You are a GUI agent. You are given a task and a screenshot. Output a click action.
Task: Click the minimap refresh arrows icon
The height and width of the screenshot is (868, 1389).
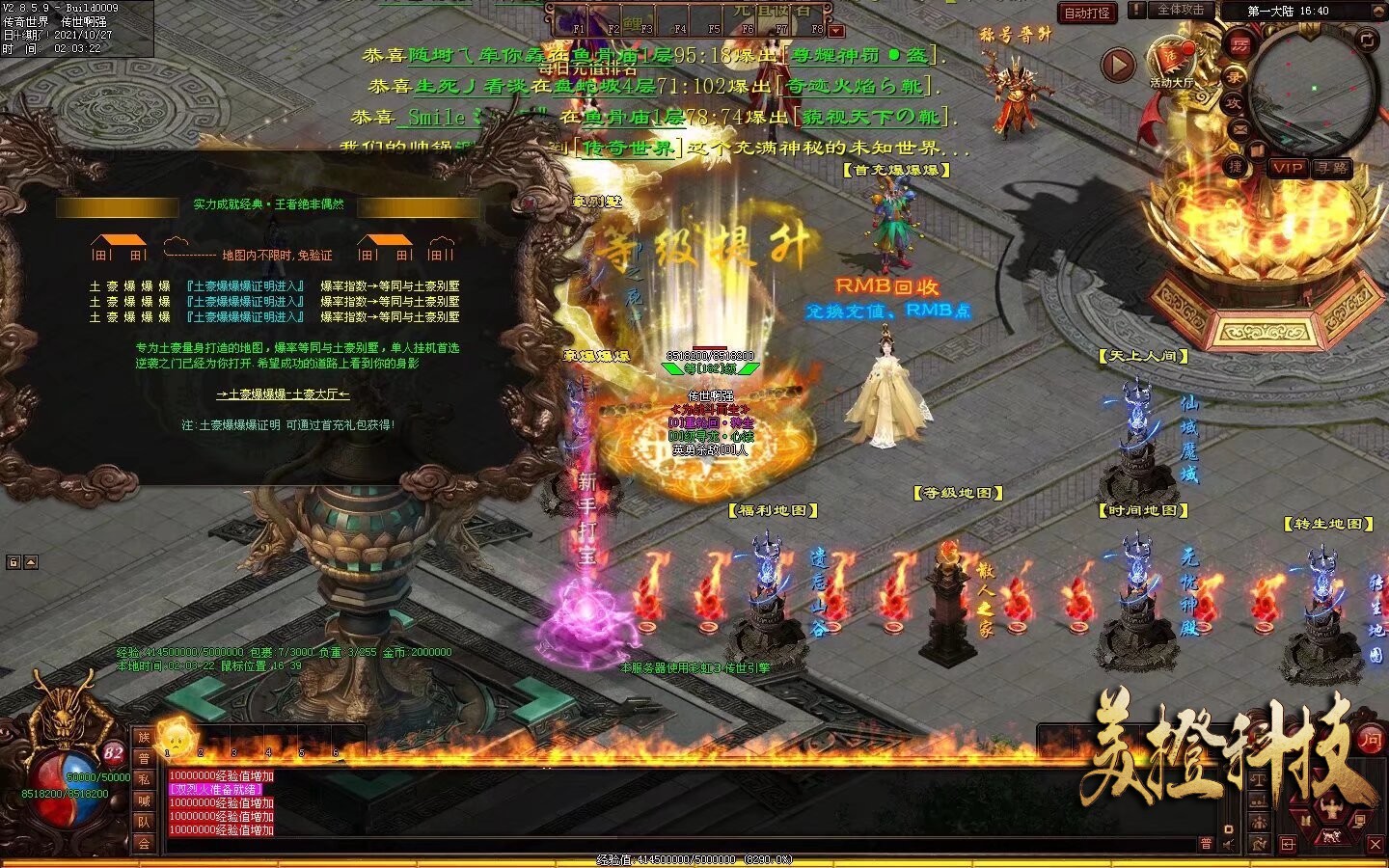pyautogui.click(x=1368, y=39)
